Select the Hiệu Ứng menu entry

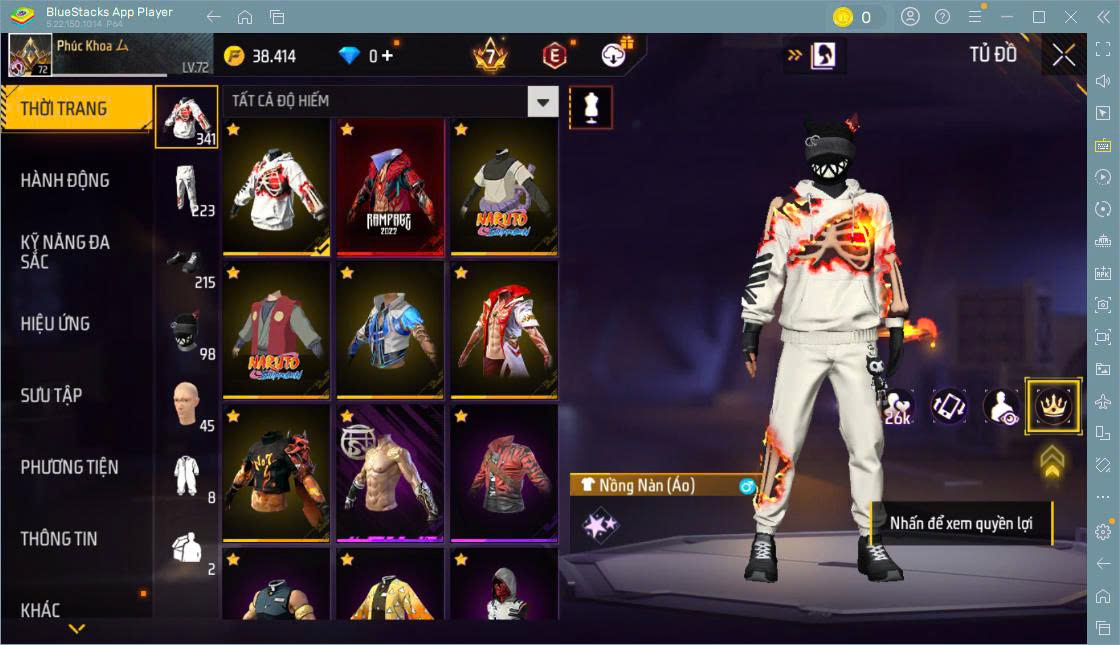click(x=56, y=323)
